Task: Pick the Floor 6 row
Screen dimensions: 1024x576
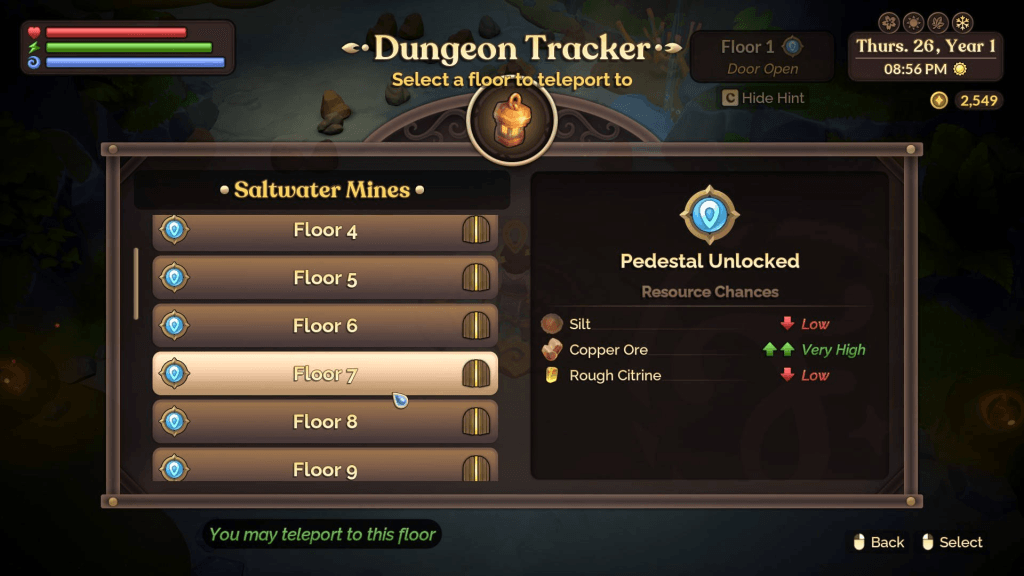Action: tap(325, 326)
